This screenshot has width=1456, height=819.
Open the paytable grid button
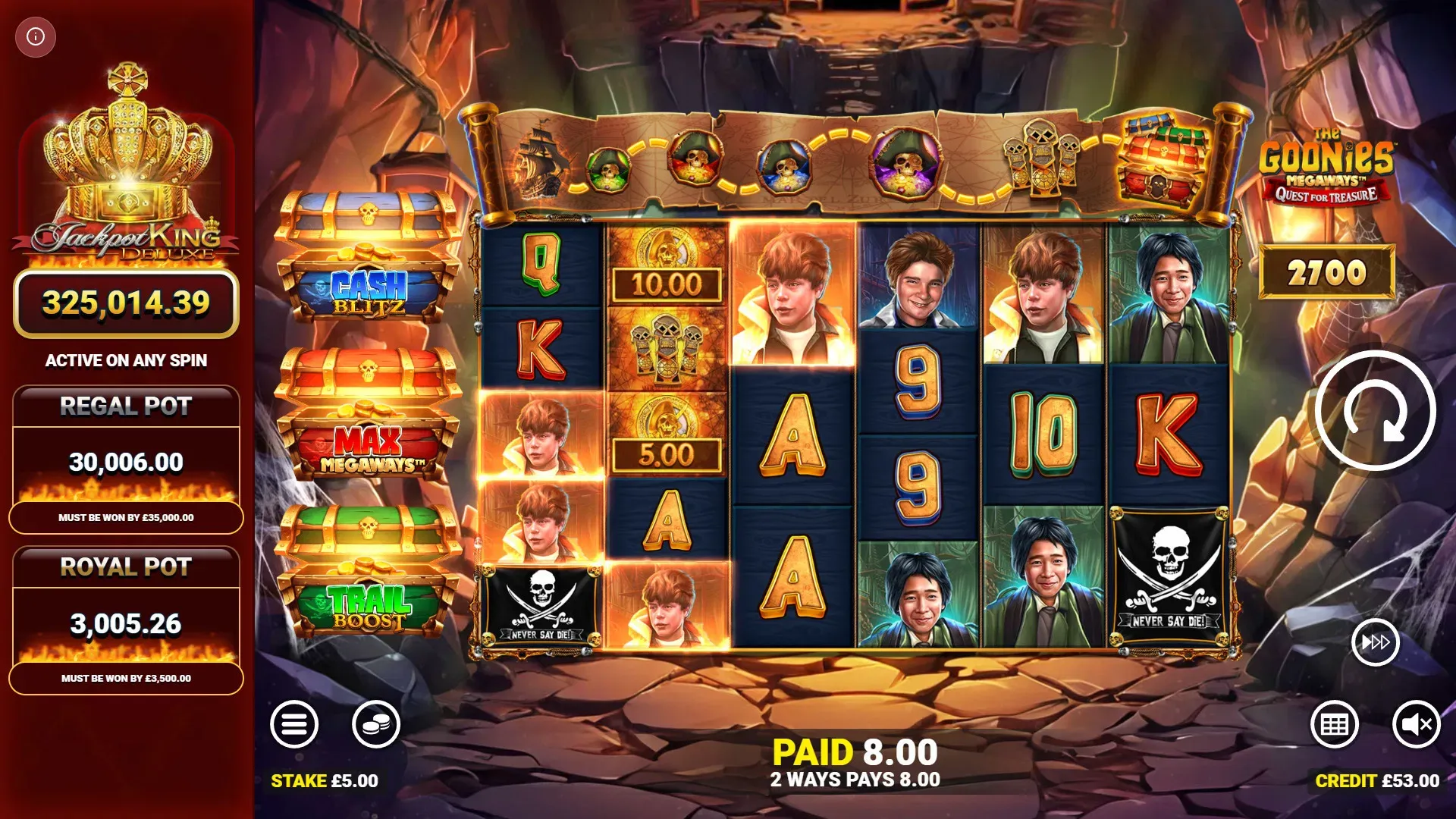point(1335,724)
